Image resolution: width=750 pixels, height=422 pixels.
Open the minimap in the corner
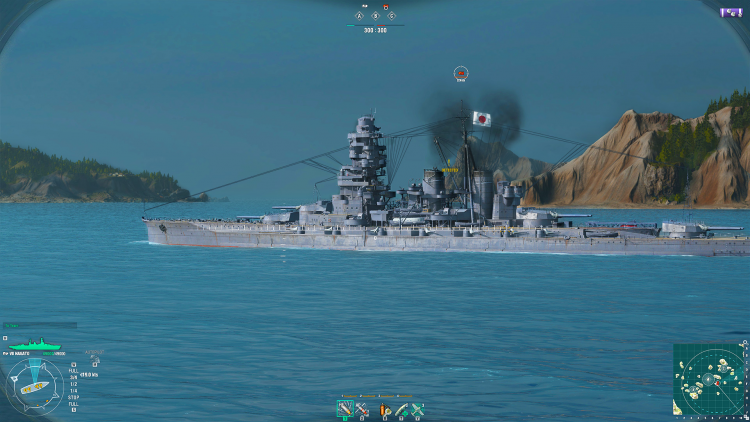tap(709, 380)
